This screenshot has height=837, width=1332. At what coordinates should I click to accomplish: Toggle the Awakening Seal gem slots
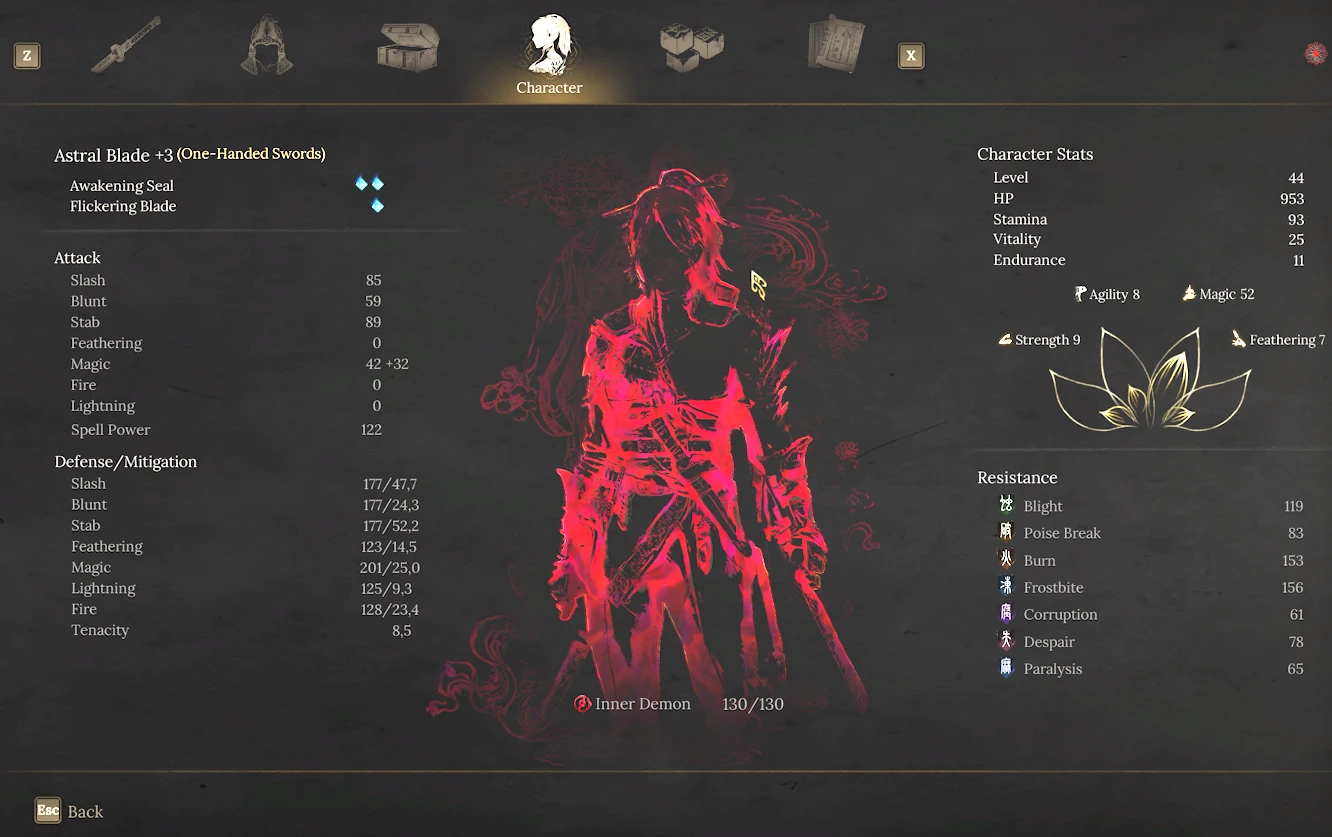[369, 184]
